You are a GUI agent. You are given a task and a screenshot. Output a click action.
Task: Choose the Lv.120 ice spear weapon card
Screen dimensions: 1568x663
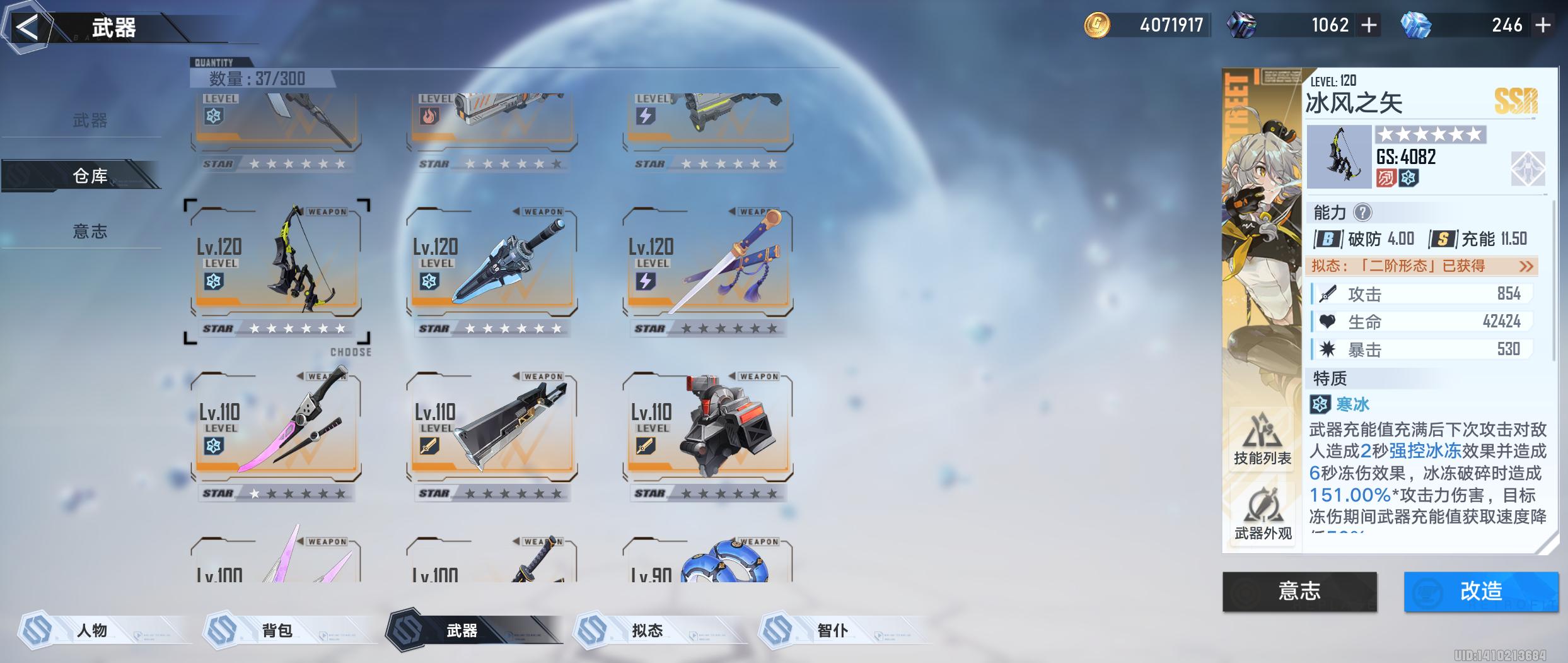pos(492,265)
